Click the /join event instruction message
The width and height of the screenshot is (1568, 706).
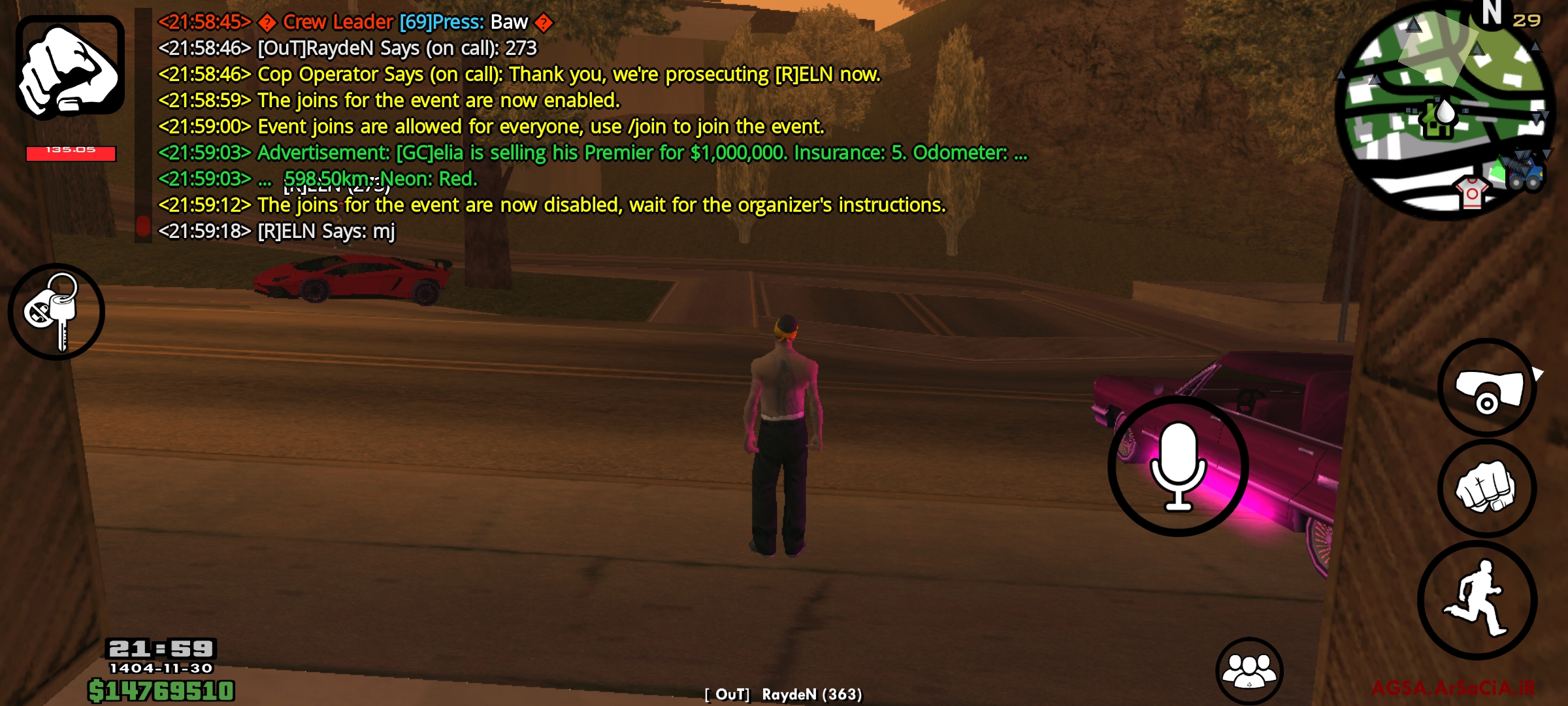coord(490,126)
